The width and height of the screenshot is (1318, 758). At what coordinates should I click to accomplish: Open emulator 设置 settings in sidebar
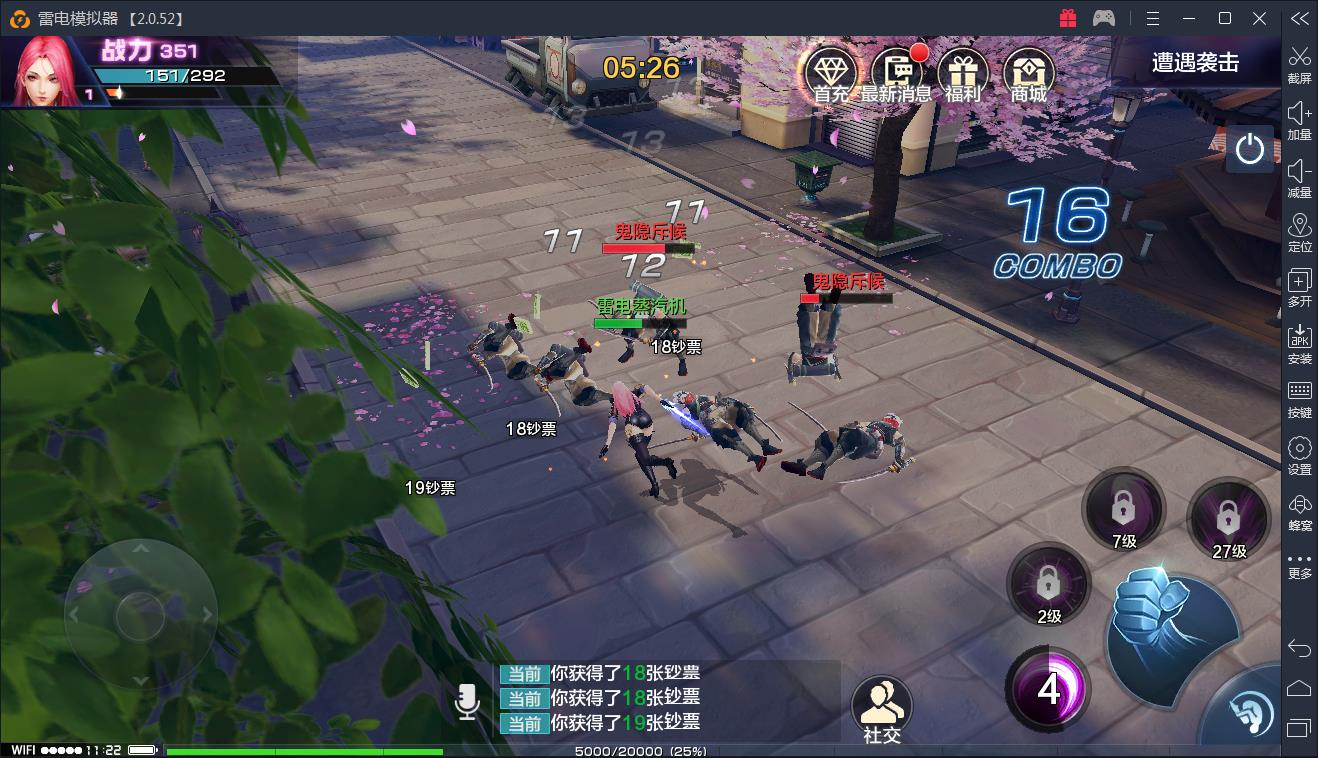(x=1299, y=455)
